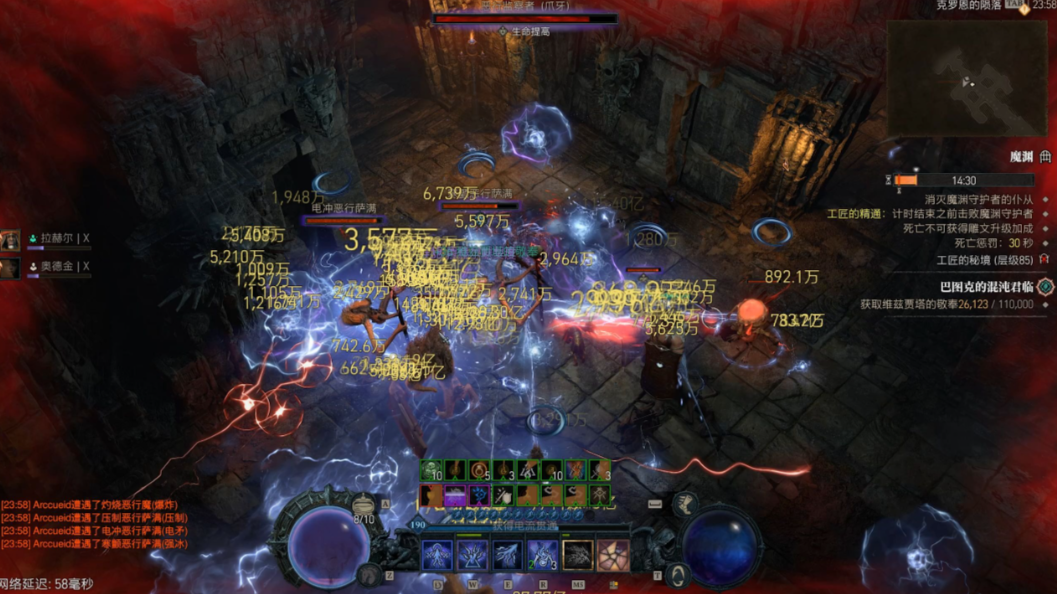1057x594 pixels.
Task: Open the 魔渊 dungeon objective header
Action: click(x=1020, y=157)
